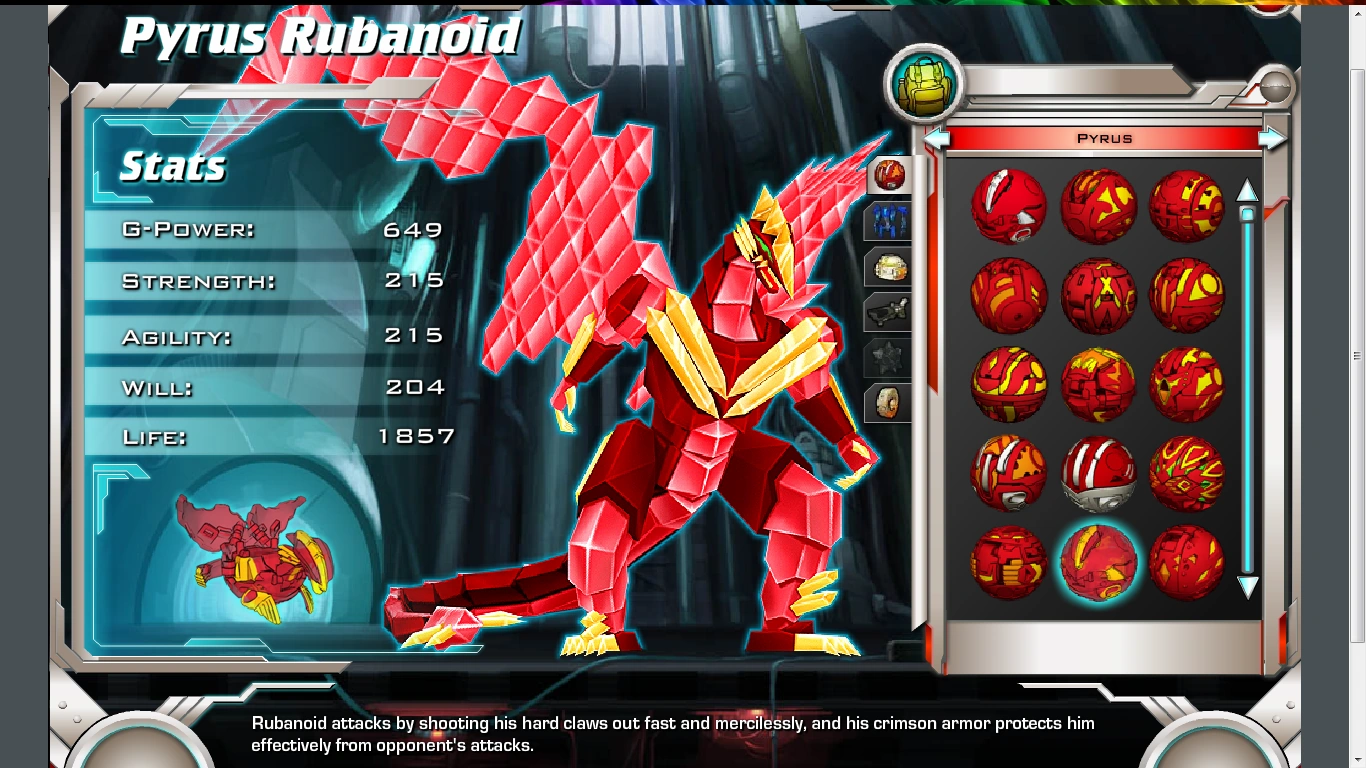The image size is (1366, 768).
Task: Open the ring item category
Action: 886,400
